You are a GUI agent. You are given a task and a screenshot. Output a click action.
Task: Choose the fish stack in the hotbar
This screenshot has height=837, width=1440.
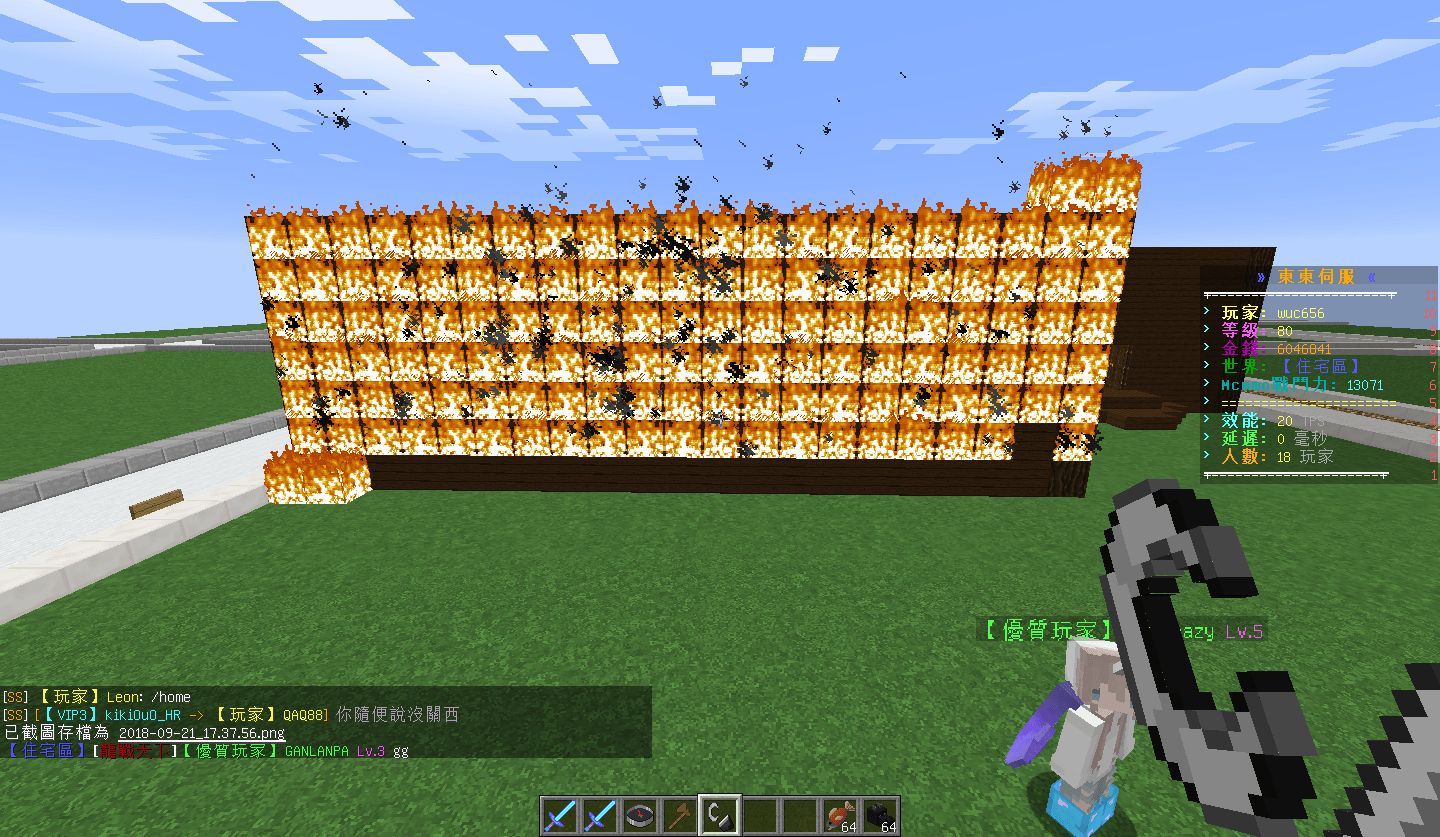coord(840,816)
